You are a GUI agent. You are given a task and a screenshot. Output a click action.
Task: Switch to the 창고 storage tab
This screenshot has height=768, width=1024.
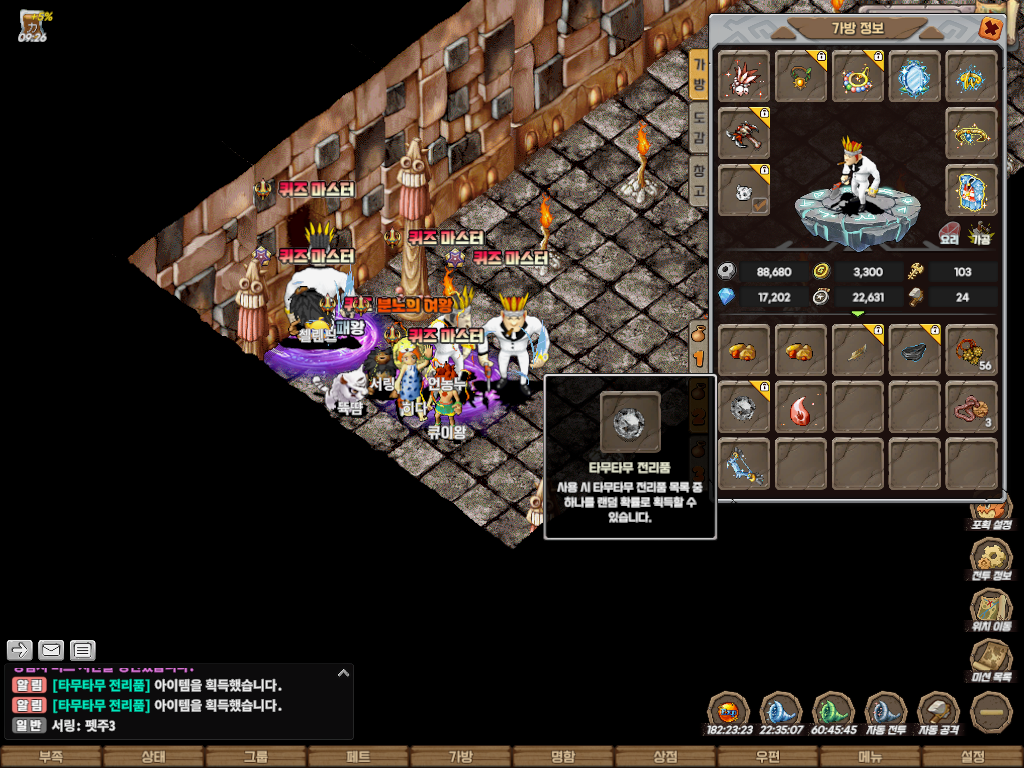tap(699, 181)
